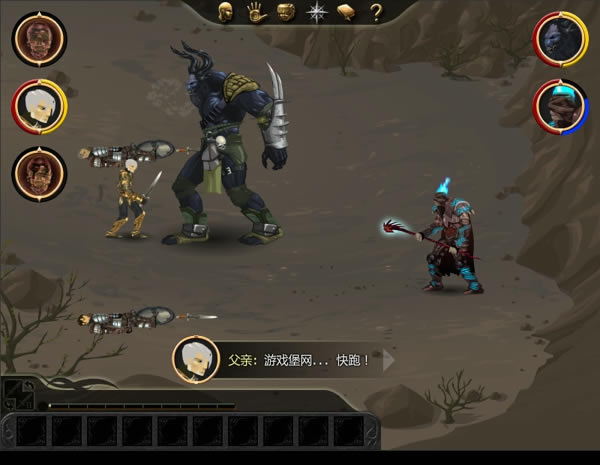Select the silver compass star icon
The image size is (600, 465).
317,13
